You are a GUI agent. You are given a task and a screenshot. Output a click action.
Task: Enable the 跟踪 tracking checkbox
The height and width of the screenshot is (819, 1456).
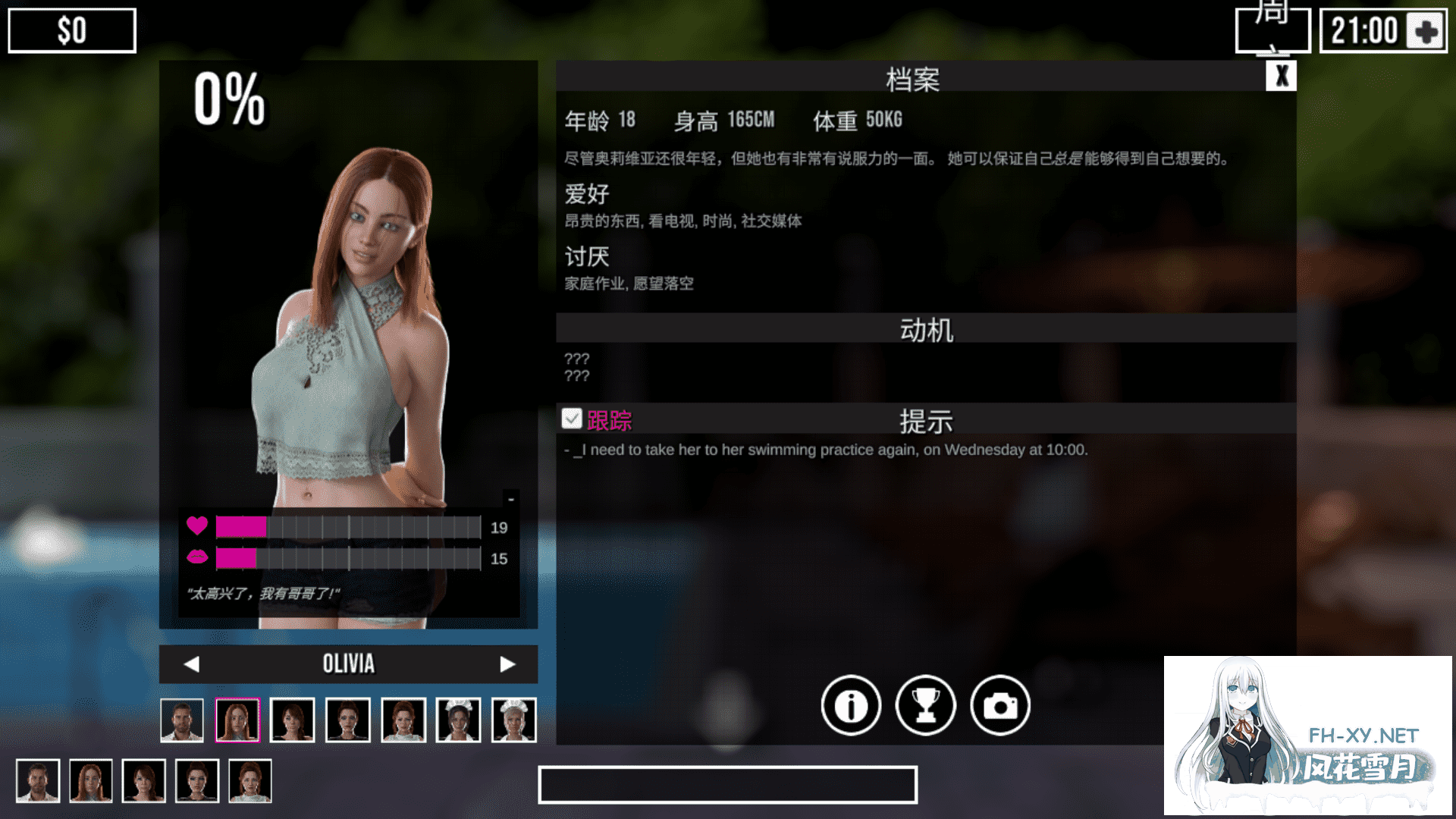click(x=573, y=419)
